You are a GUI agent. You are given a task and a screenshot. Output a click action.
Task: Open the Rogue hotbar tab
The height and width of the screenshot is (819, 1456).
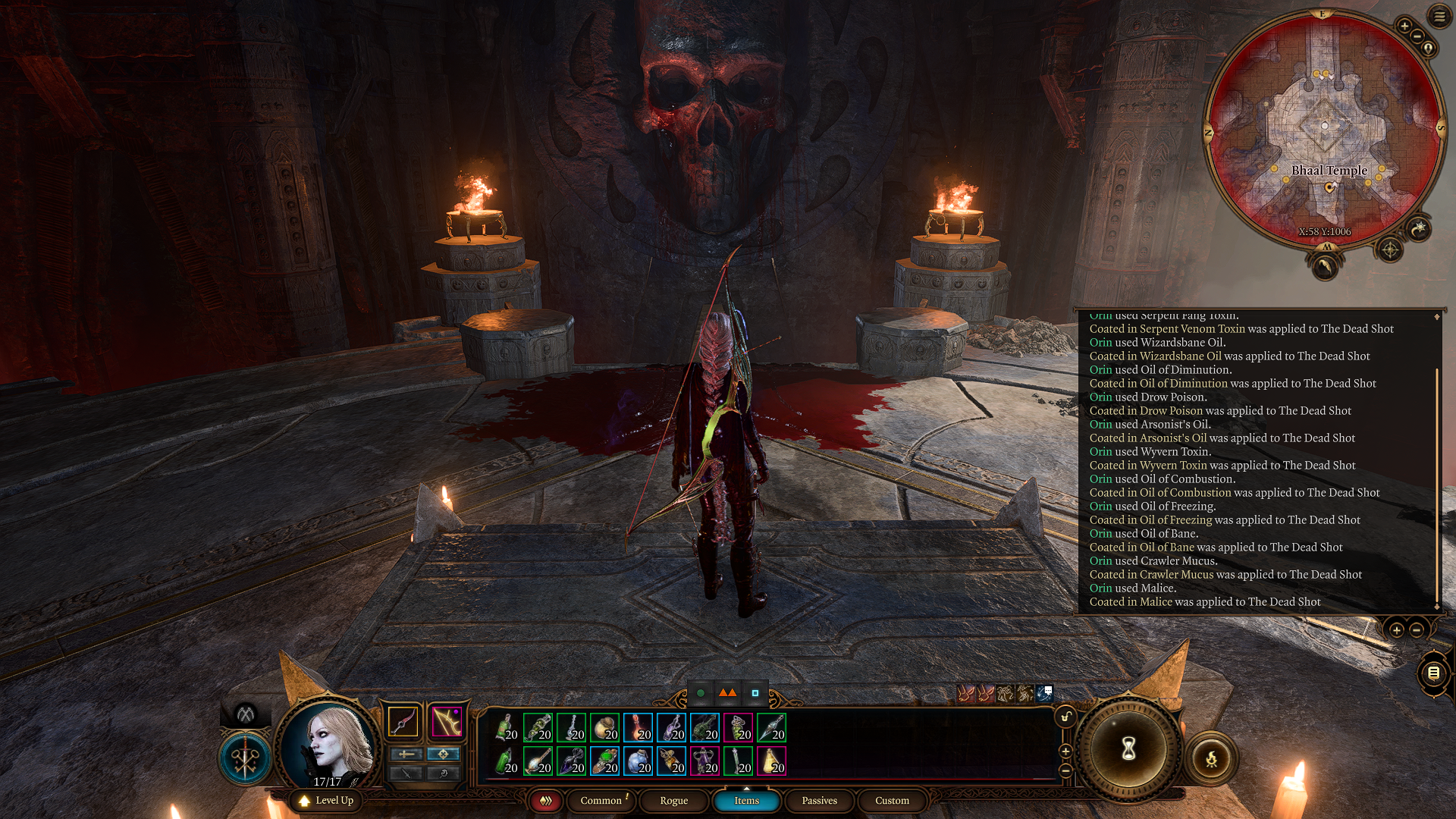pos(673,801)
